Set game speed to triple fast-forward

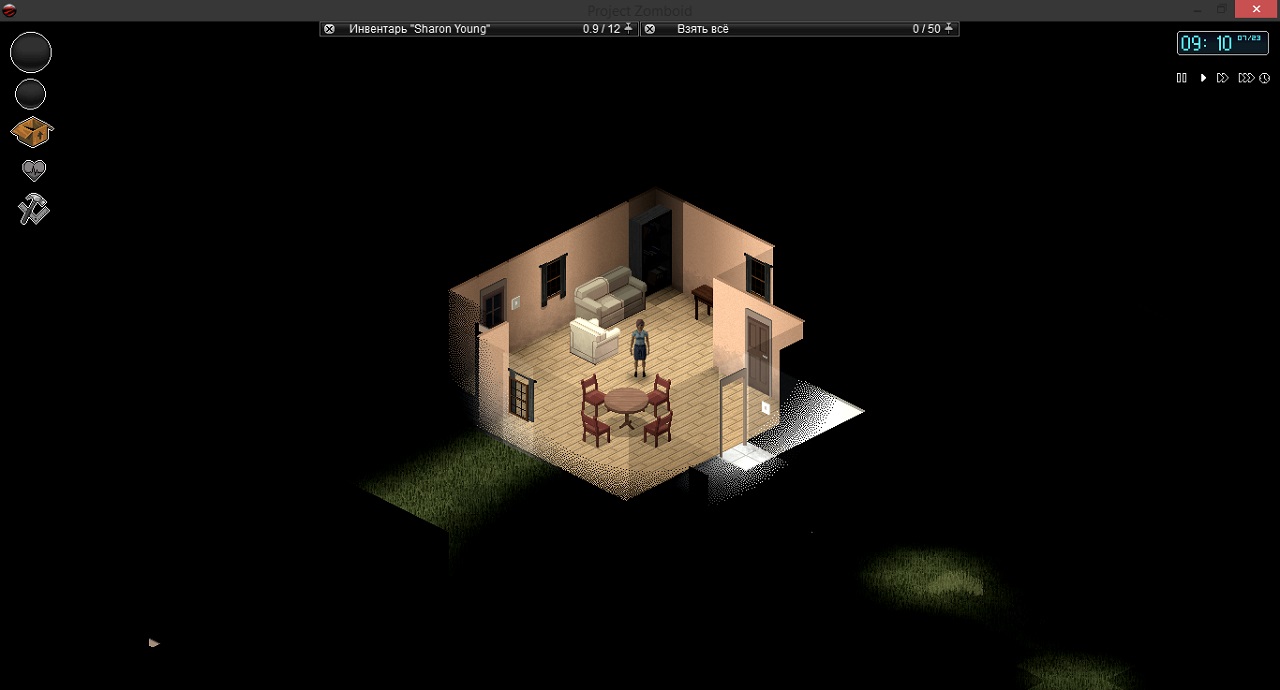pyautogui.click(x=1245, y=78)
